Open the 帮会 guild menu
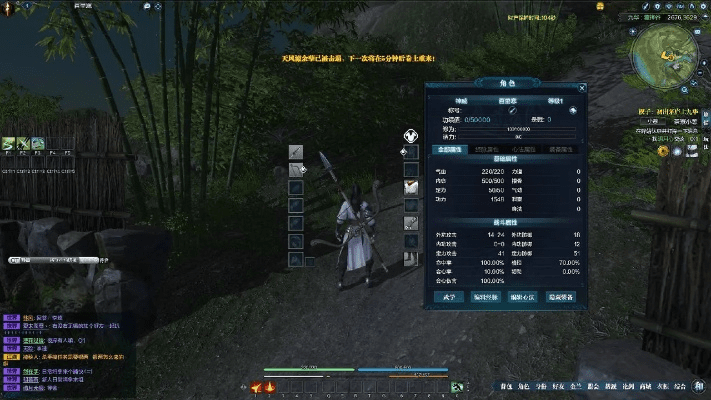 [x=593, y=385]
